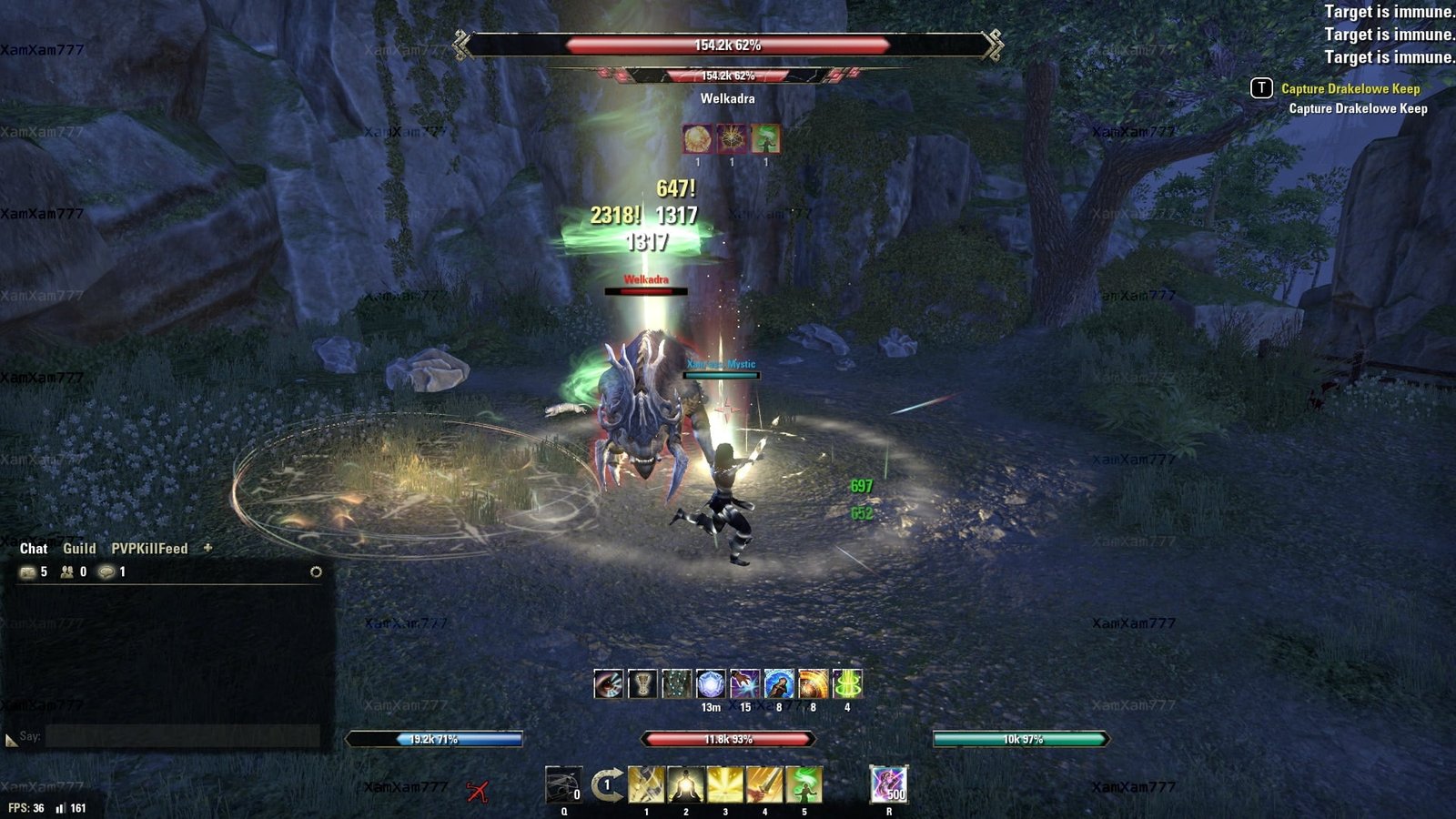Type in the Say chat input field
This screenshot has width=1456, height=819.
point(182,736)
